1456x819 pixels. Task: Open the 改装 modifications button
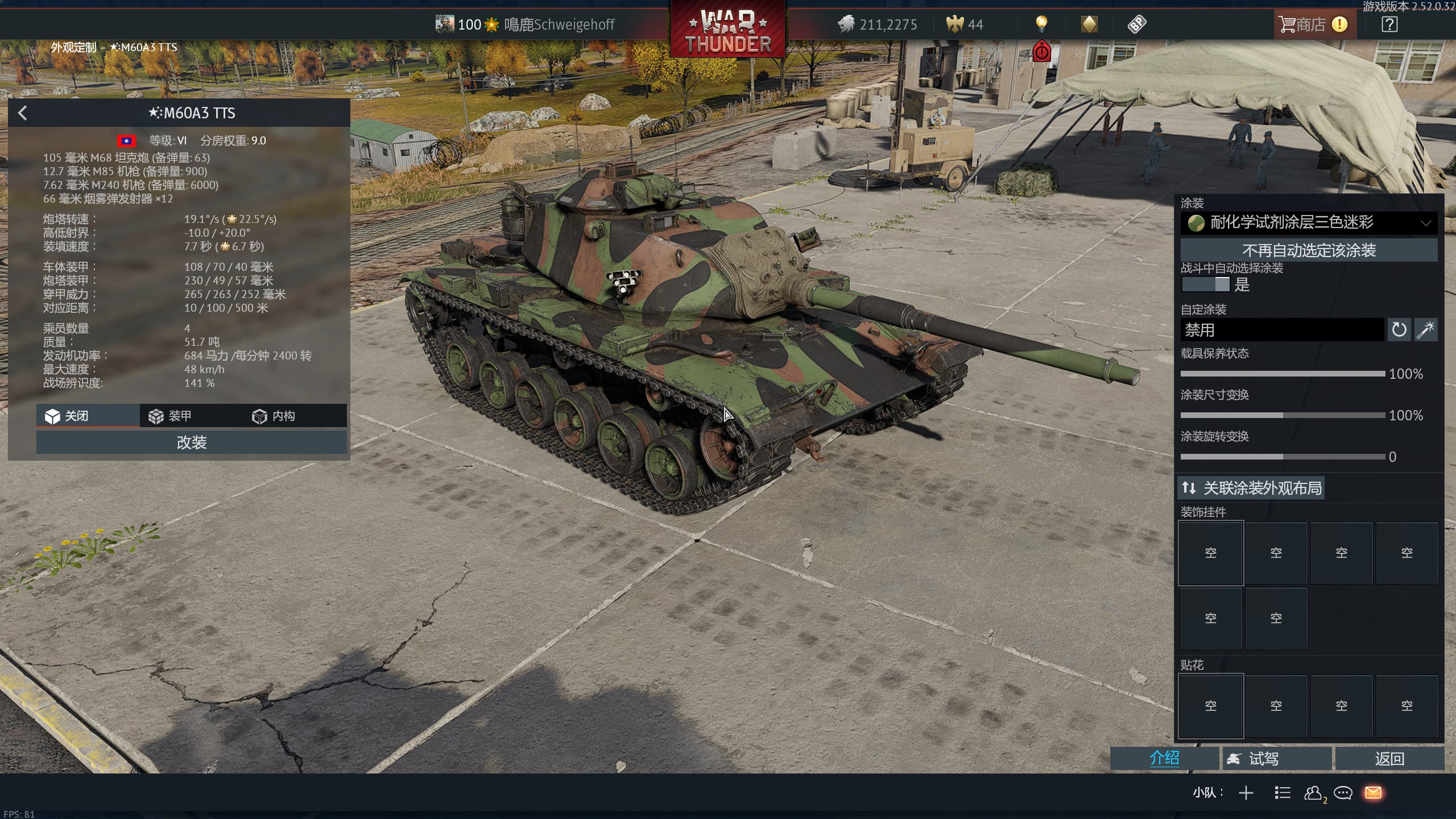coord(191,442)
